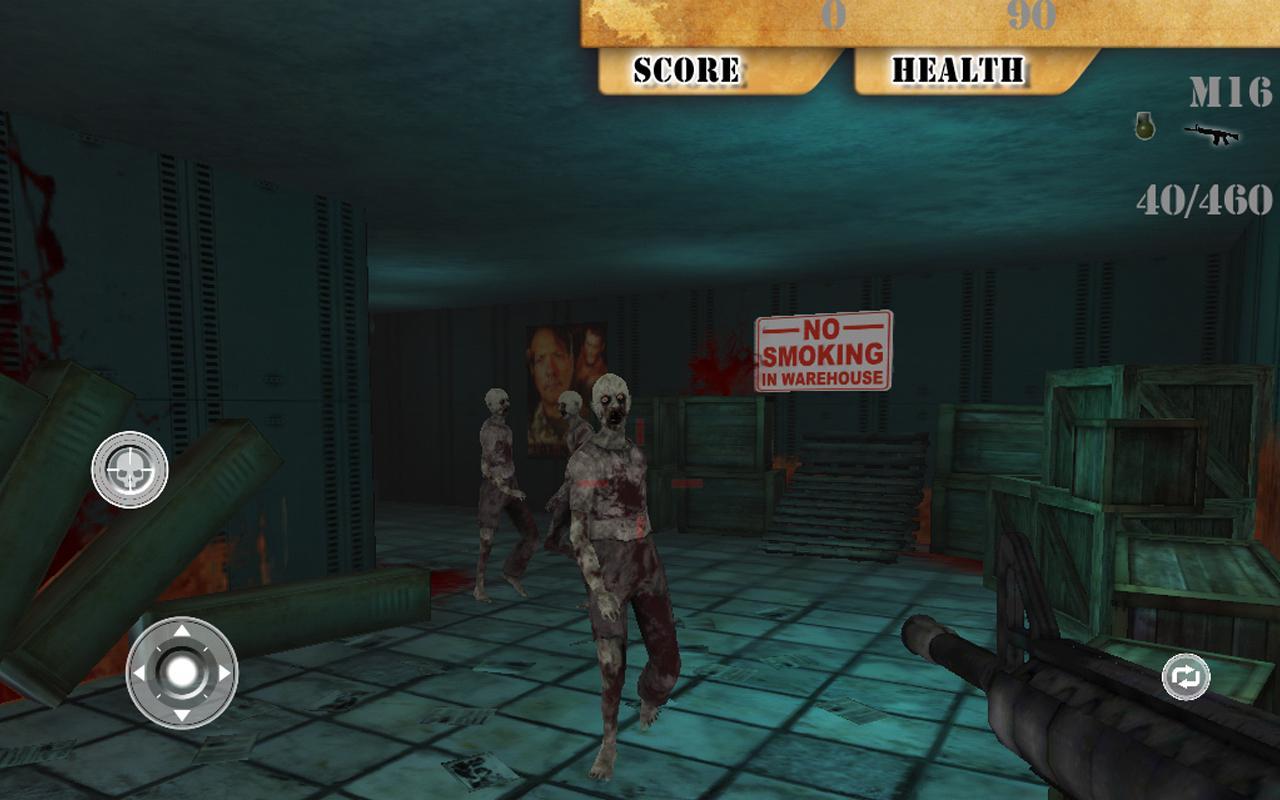The height and width of the screenshot is (800, 1280).
Task: Switch to the HEALTH tab
Action: point(958,68)
